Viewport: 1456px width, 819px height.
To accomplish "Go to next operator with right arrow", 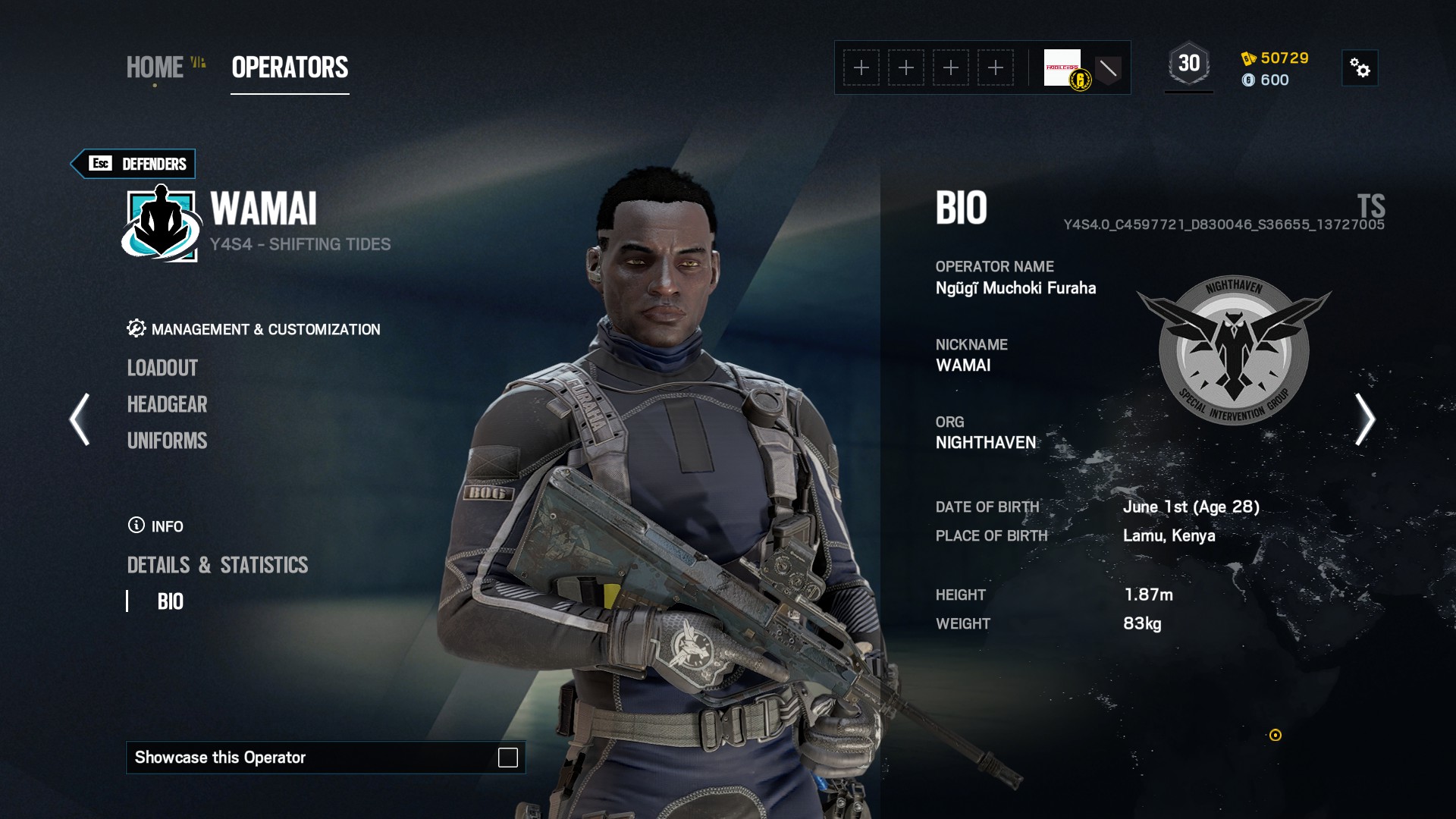I will pos(1364,419).
